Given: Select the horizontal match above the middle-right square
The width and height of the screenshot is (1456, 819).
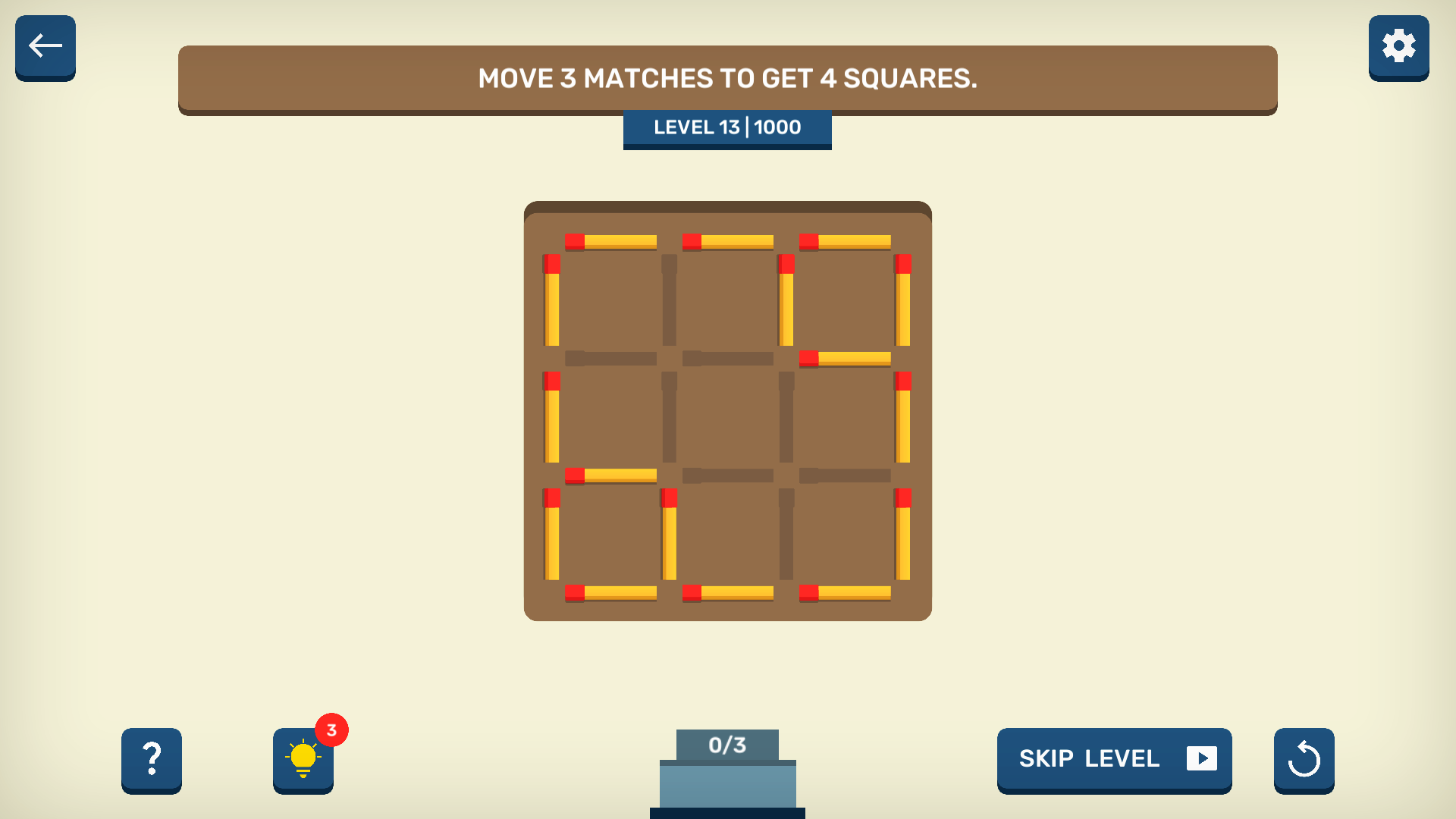Looking at the screenshot, I should [x=846, y=356].
